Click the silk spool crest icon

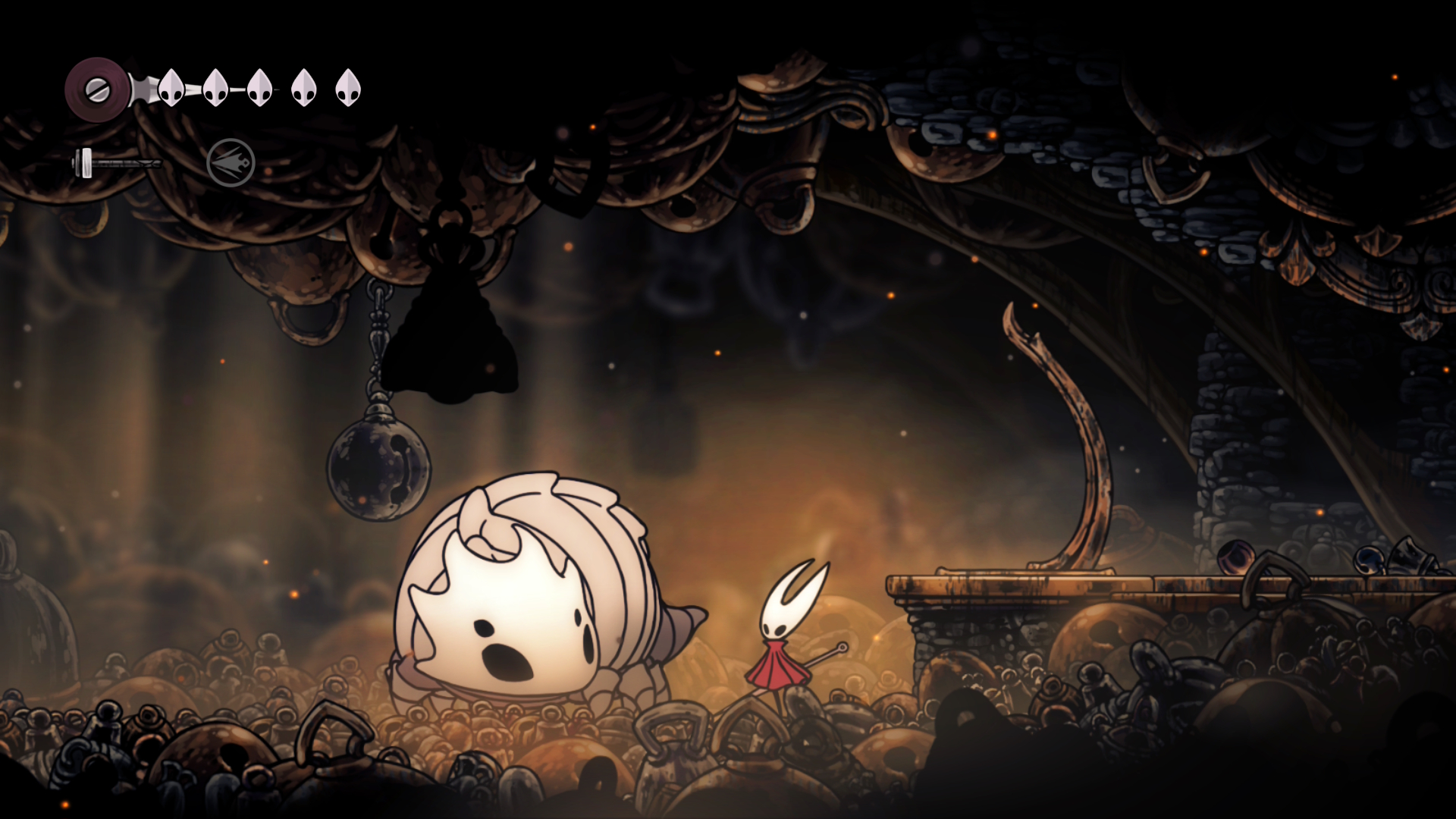click(96, 89)
